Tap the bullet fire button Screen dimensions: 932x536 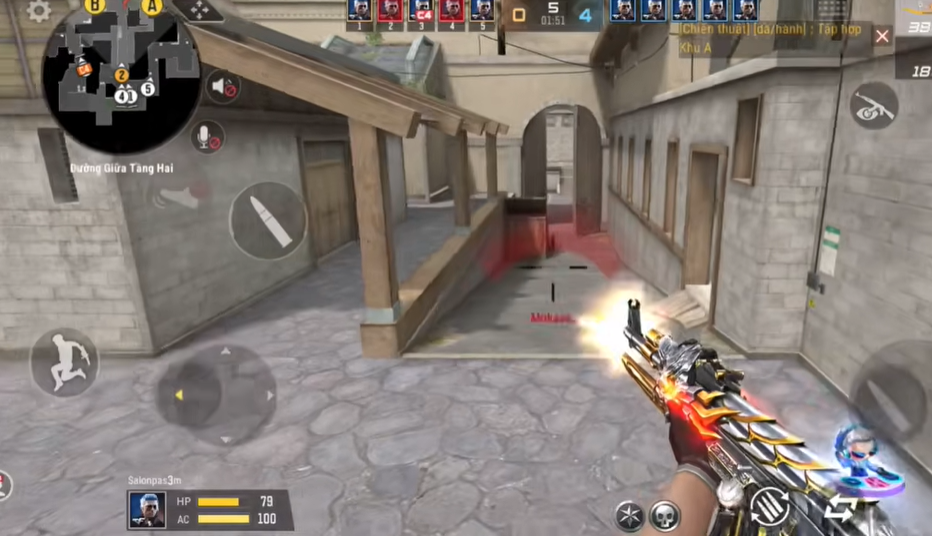[x=267, y=221]
